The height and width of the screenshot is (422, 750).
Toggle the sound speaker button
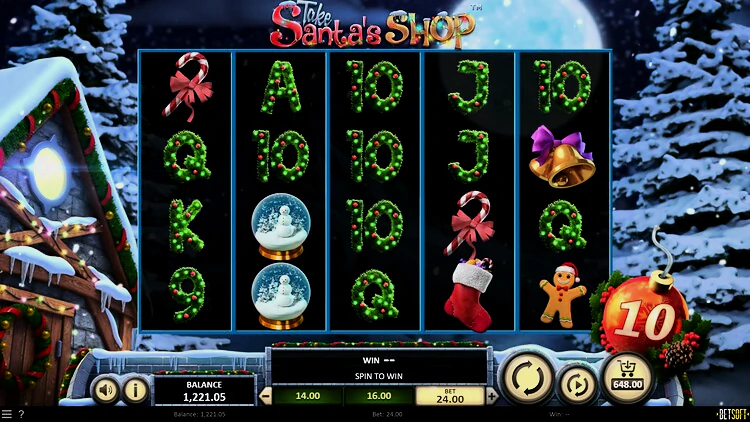pyautogui.click(x=105, y=389)
